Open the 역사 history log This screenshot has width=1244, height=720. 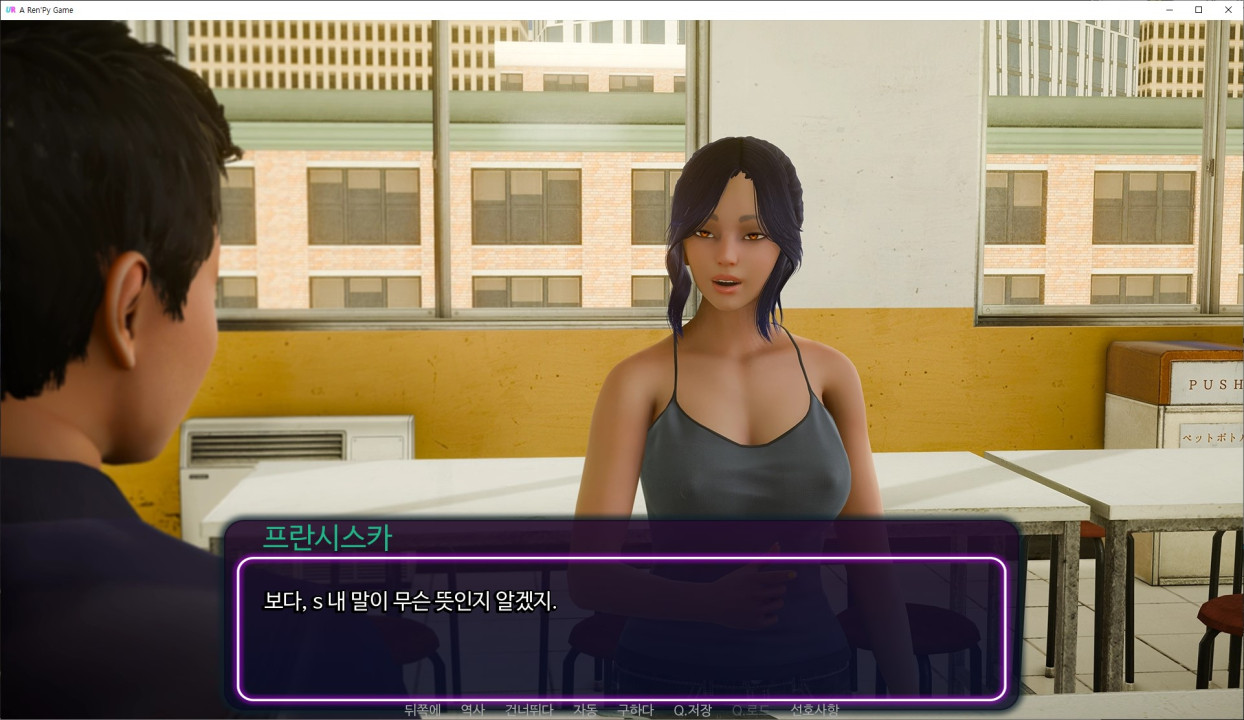click(472, 711)
